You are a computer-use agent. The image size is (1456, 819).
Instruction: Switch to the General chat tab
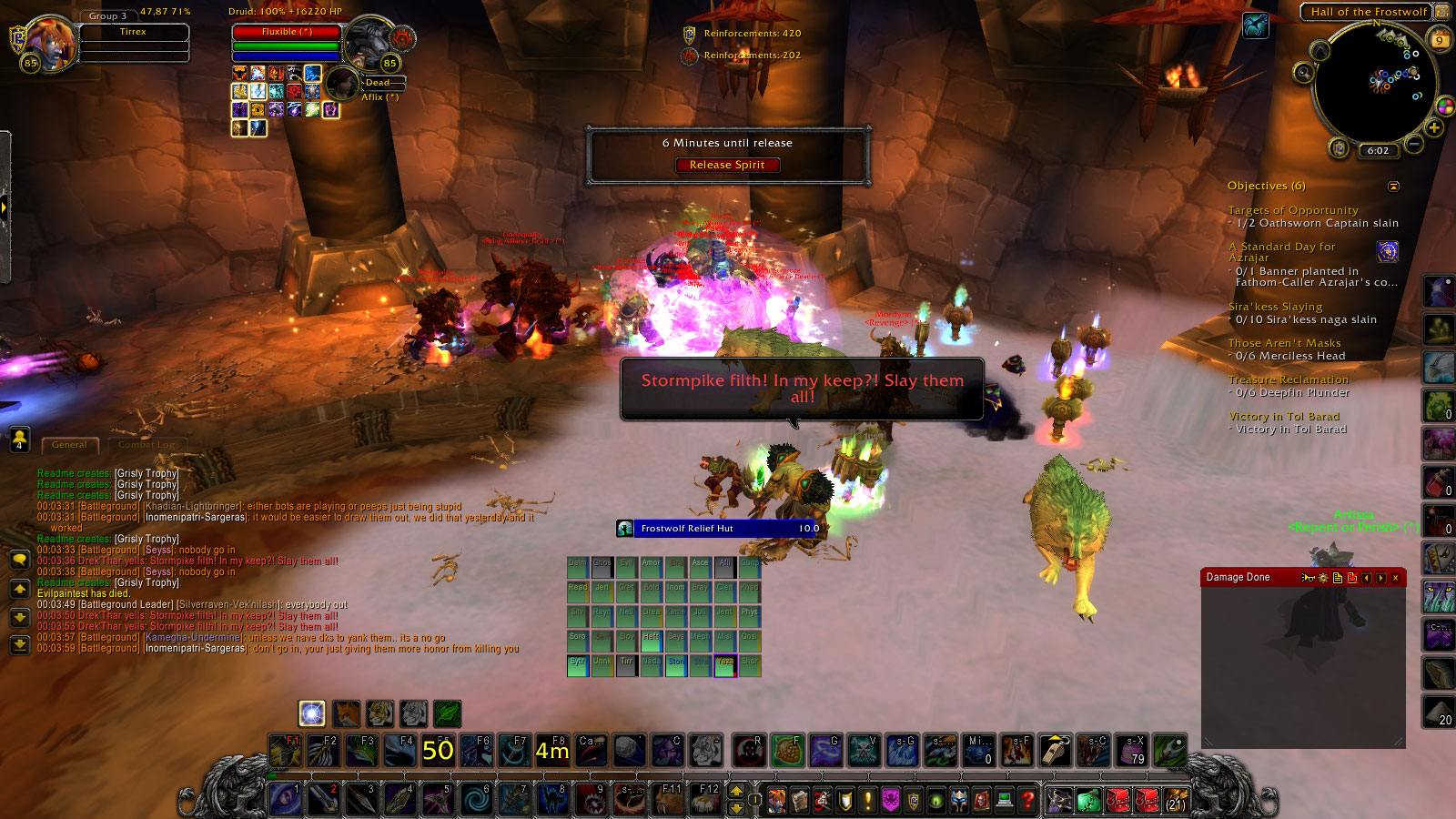click(x=69, y=445)
